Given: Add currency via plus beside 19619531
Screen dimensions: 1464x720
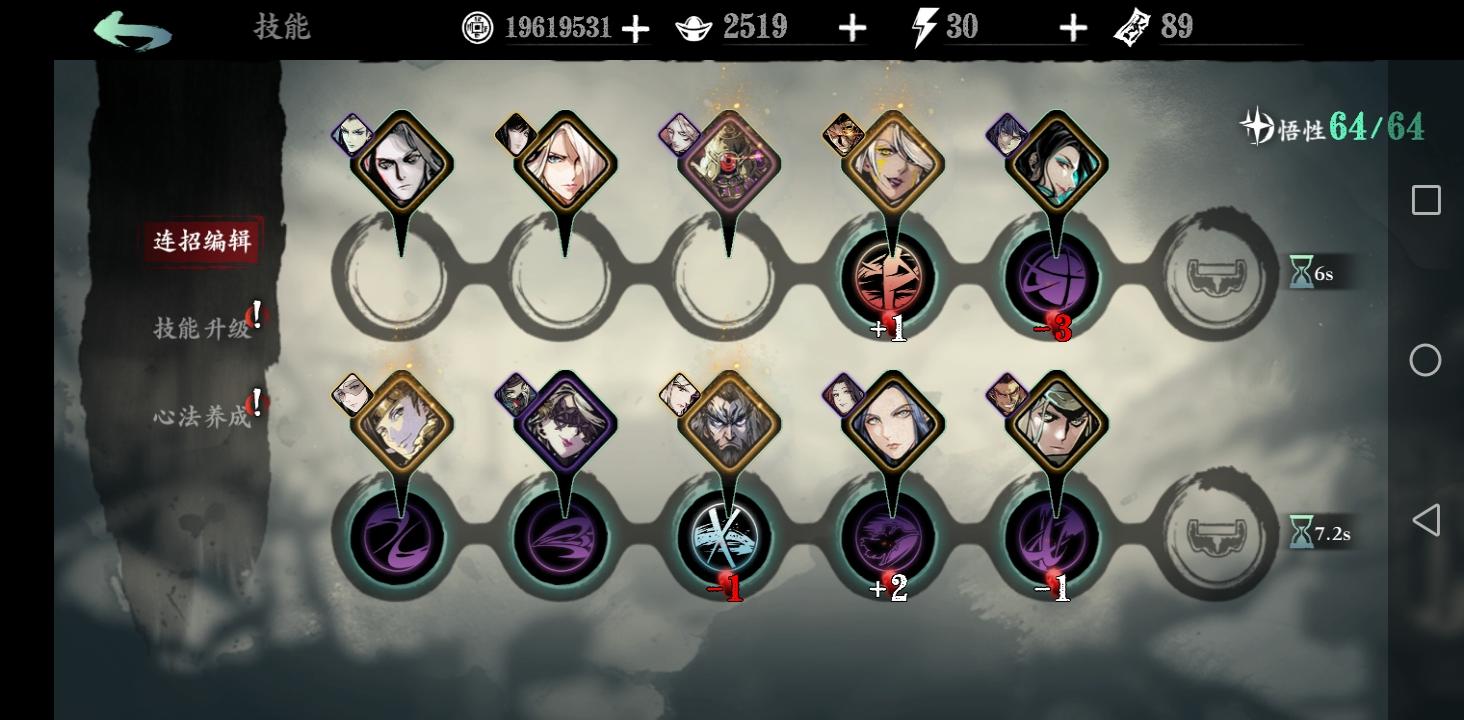Looking at the screenshot, I should pos(633,27).
